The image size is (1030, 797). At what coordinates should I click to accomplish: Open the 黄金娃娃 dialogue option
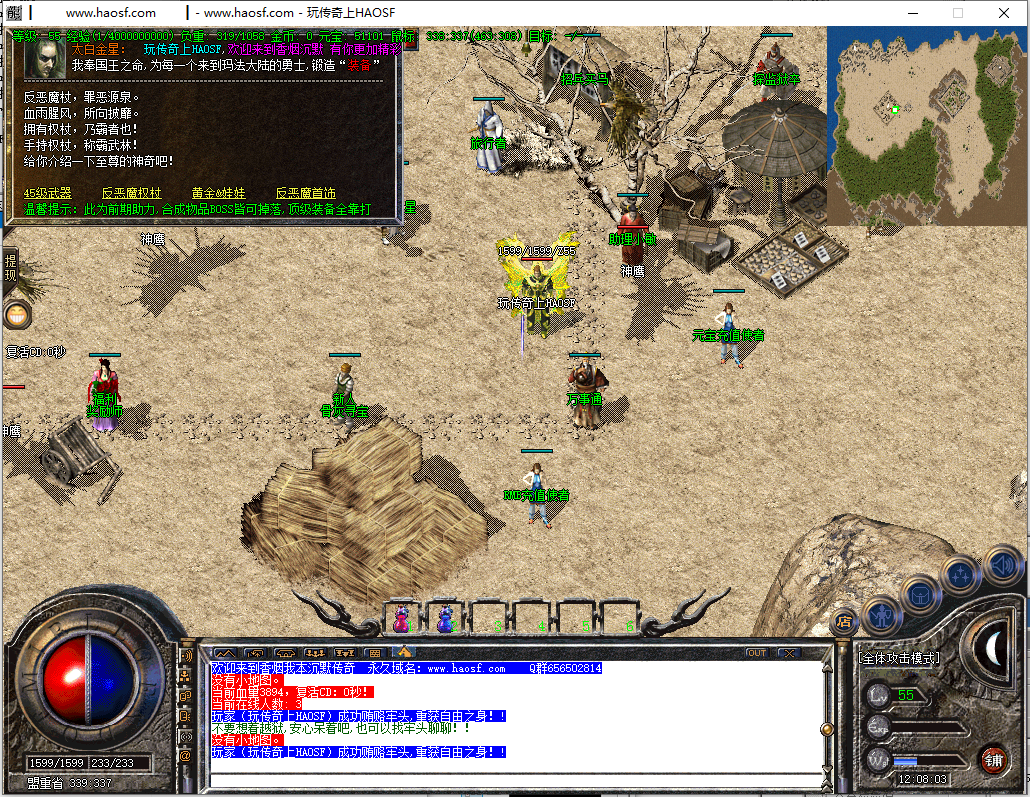point(218,193)
